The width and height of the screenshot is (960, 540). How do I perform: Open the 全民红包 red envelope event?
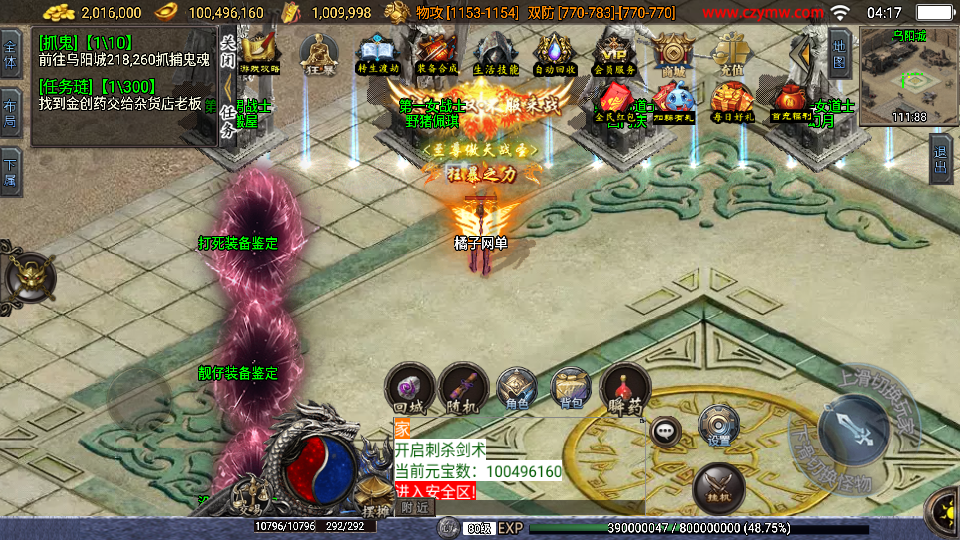click(x=617, y=101)
